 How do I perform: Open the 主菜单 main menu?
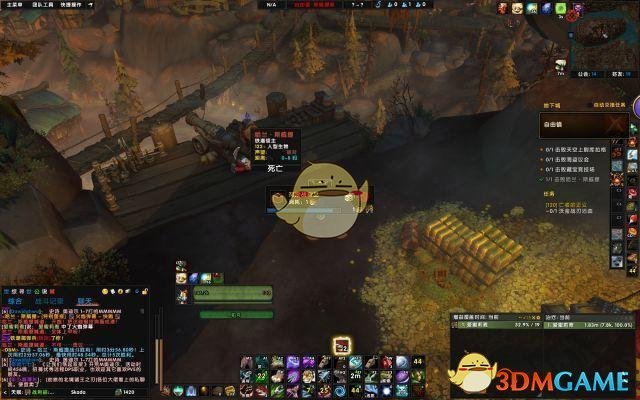point(13,5)
